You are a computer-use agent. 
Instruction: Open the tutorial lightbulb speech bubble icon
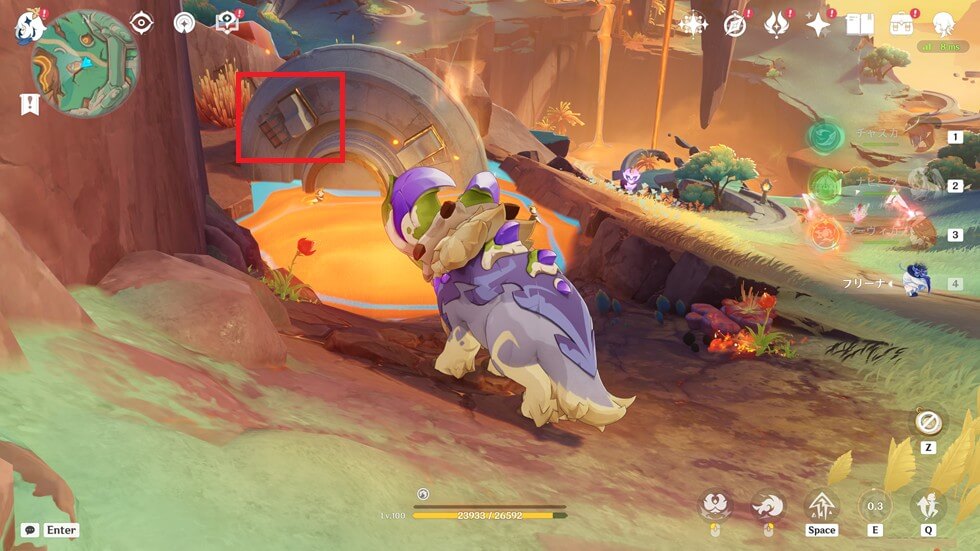[x=227, y=23]
